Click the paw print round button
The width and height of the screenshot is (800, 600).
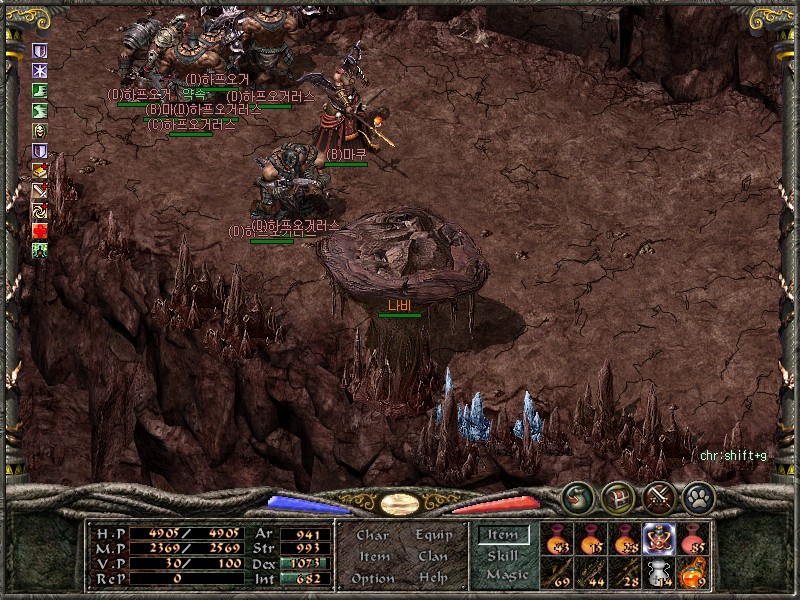(698, 497)
